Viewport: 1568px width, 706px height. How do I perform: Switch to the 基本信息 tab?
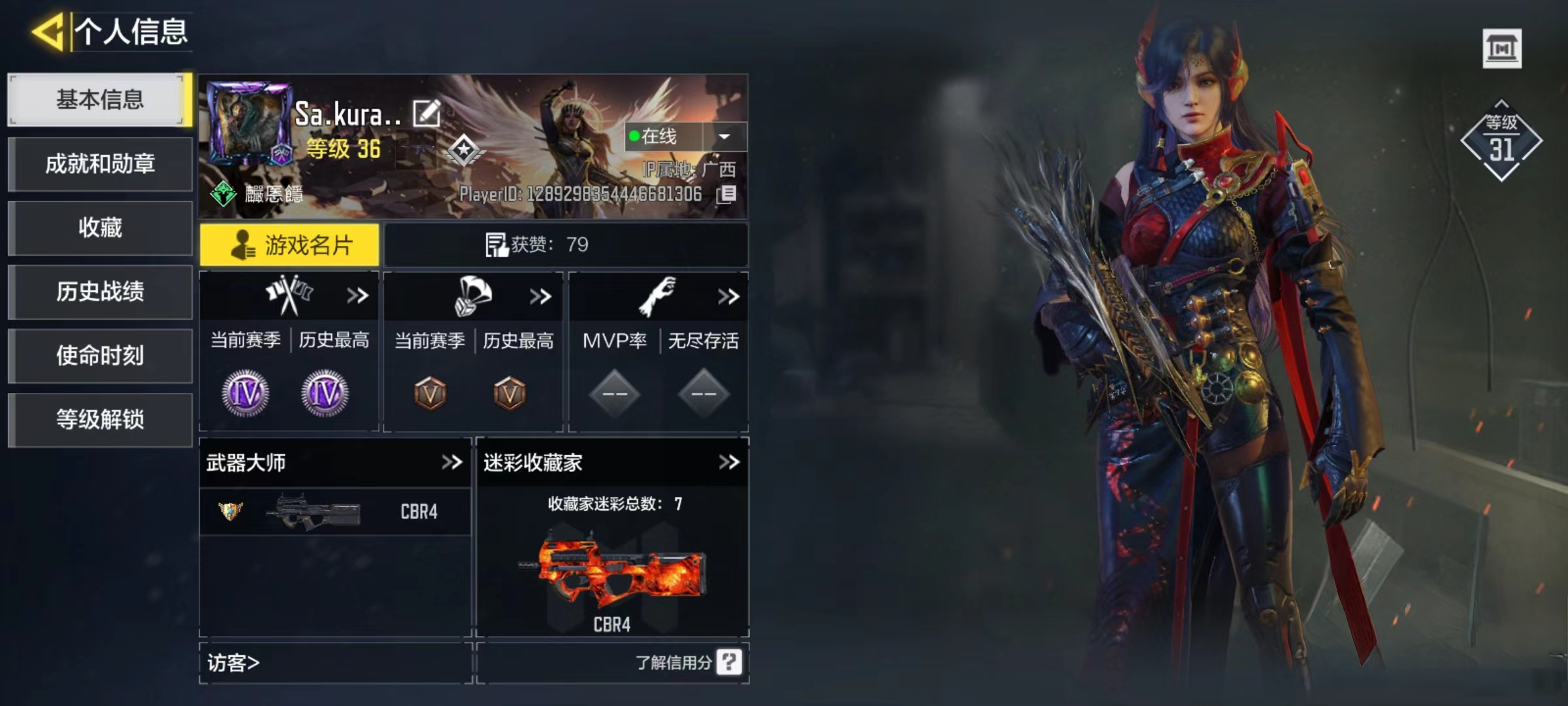coord(100,99)
